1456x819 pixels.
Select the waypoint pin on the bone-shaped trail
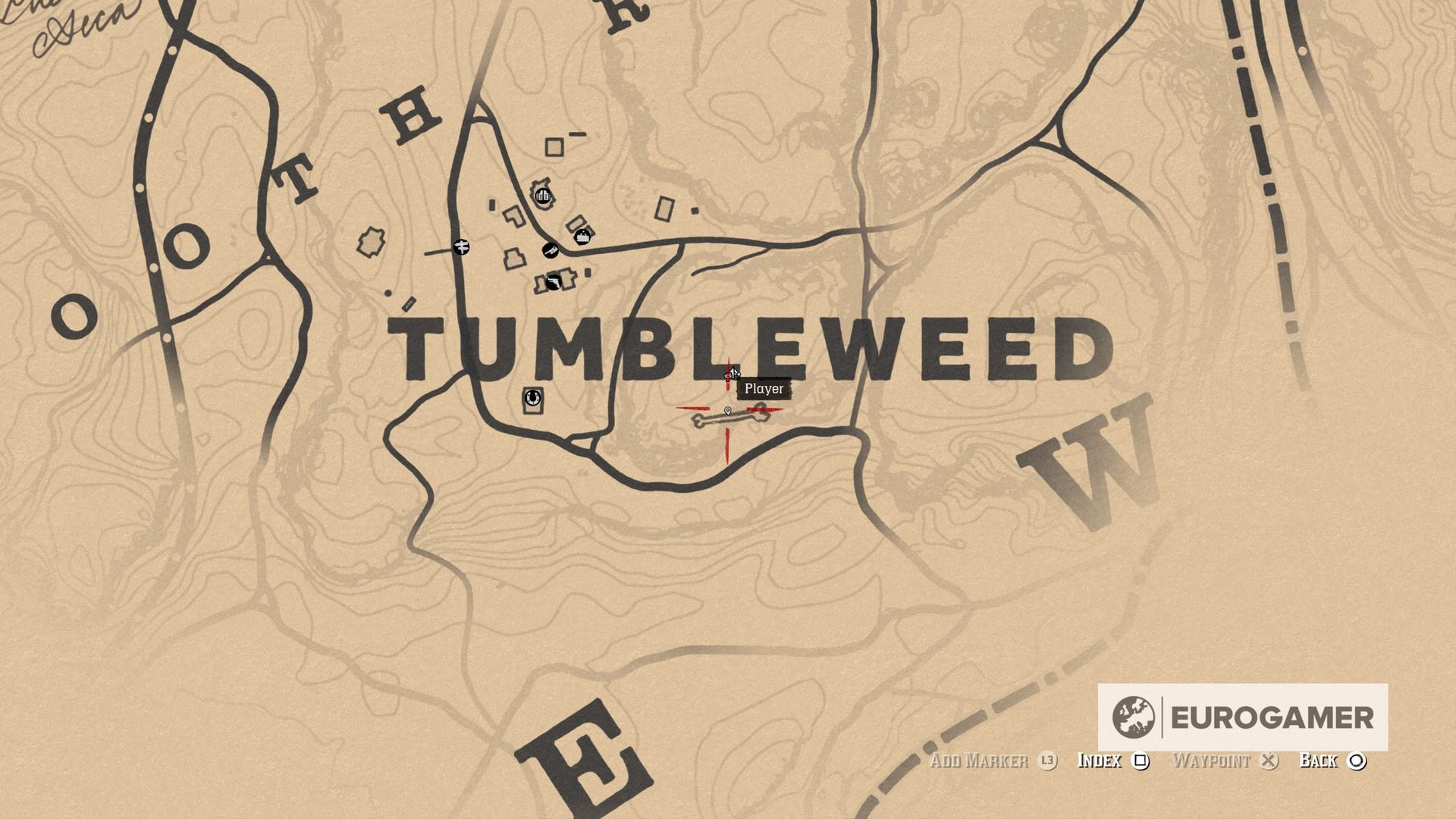pyautogui.click(x=728, y=412)
